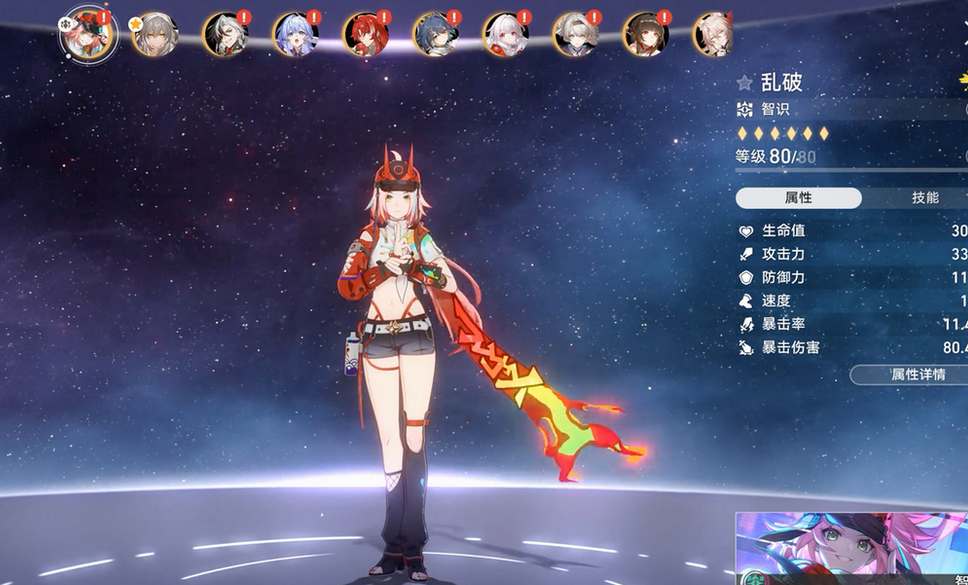Click the 智识 path icon
The width and height of the screenshot is (968, 585).
744,109
